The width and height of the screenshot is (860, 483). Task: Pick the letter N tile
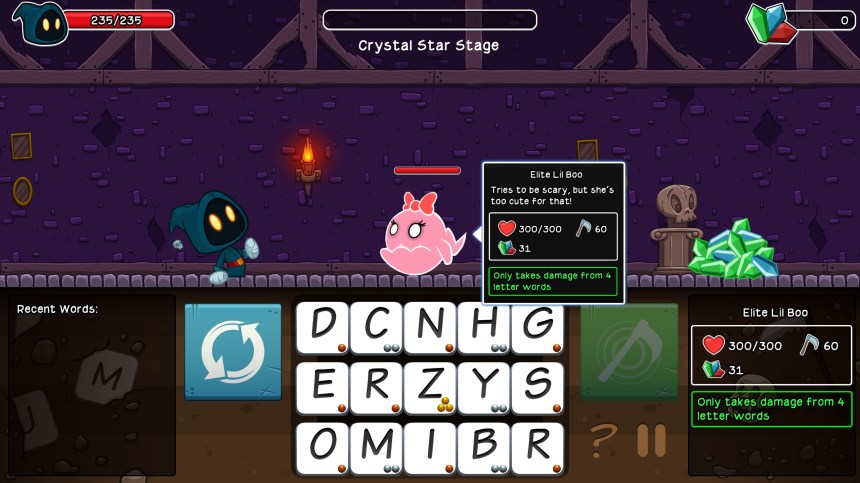point(430,327)
